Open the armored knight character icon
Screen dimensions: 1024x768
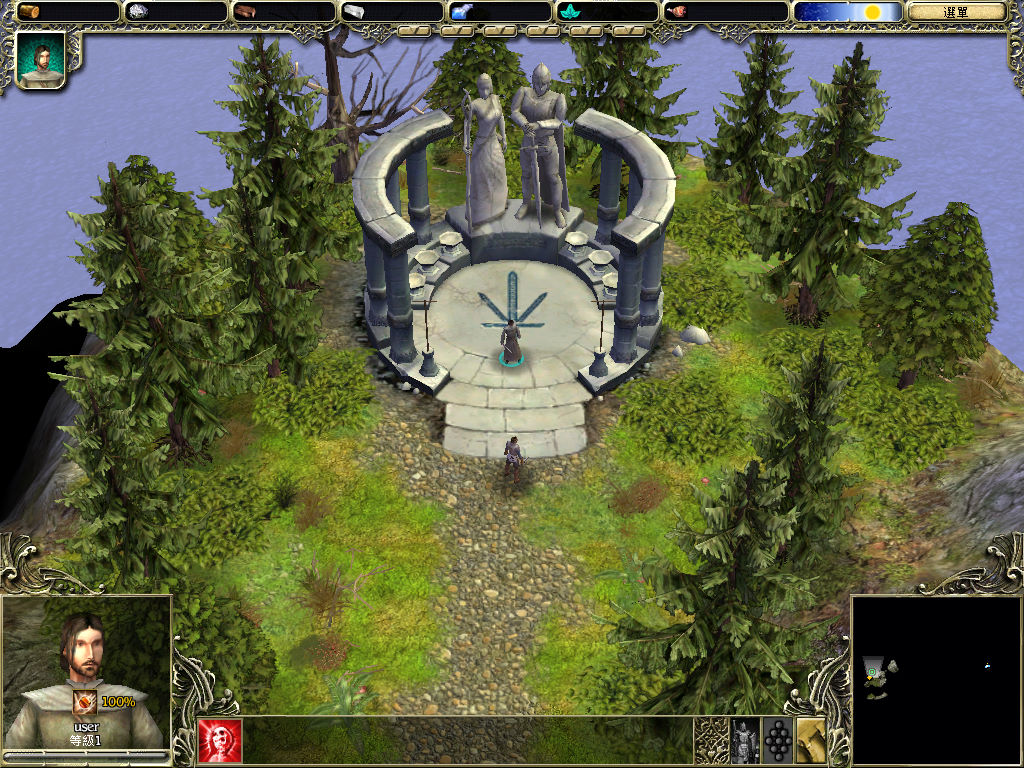pos(745,741)
